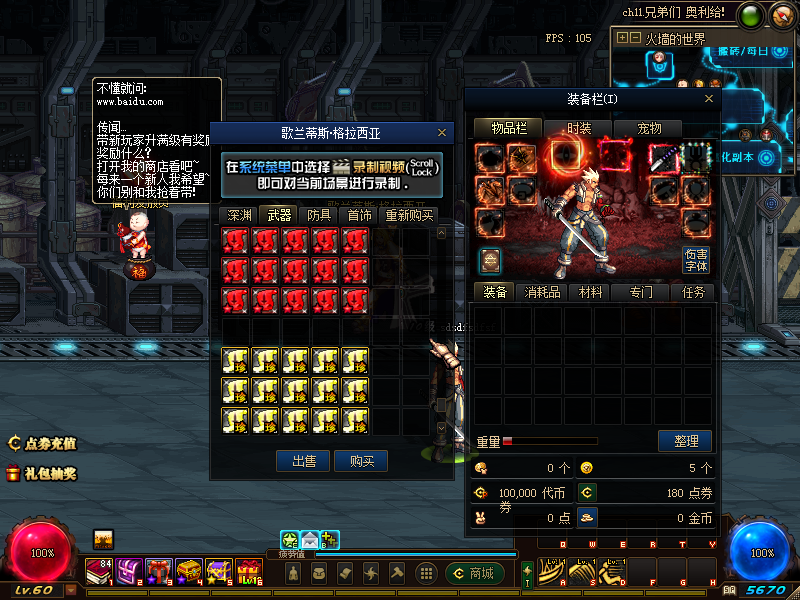Switch to the 材料 inventory tab
The height and width of the screenshot is (600, 800).
[591, 292]
